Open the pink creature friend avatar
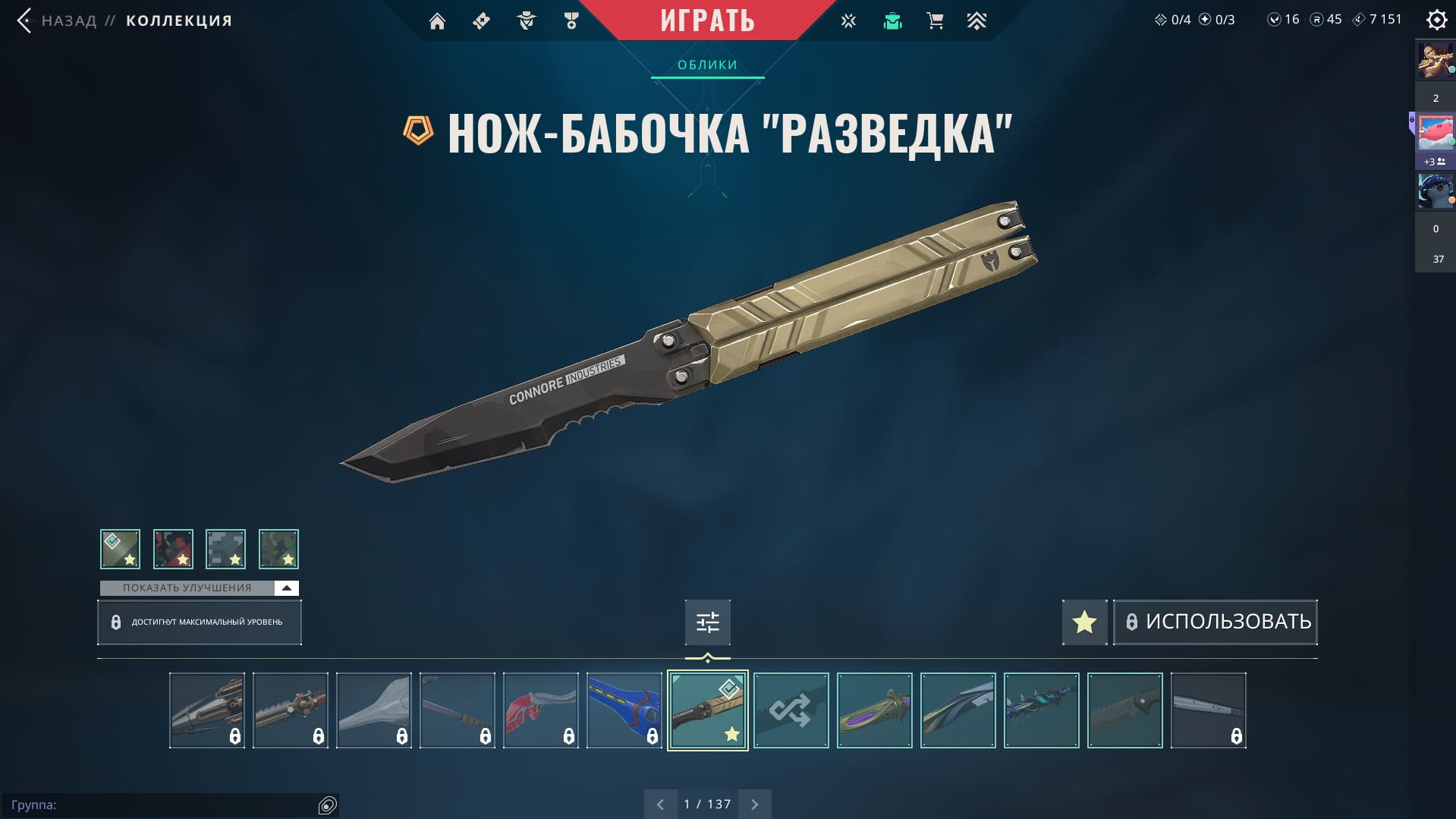The width and height of the screenshot is (1456, 819). point(1435,133)
